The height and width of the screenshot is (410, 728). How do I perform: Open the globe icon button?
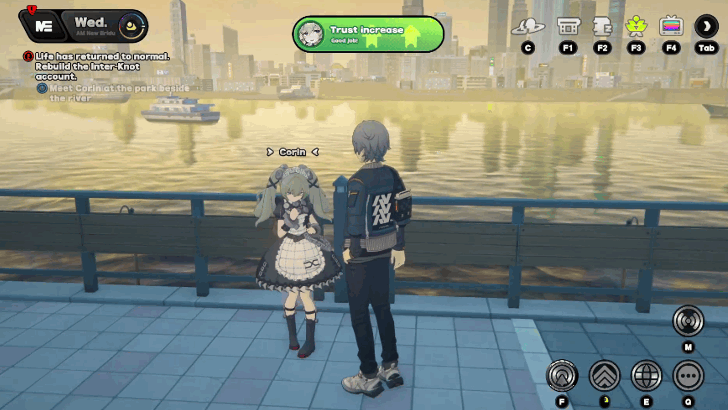click(646, 375)
